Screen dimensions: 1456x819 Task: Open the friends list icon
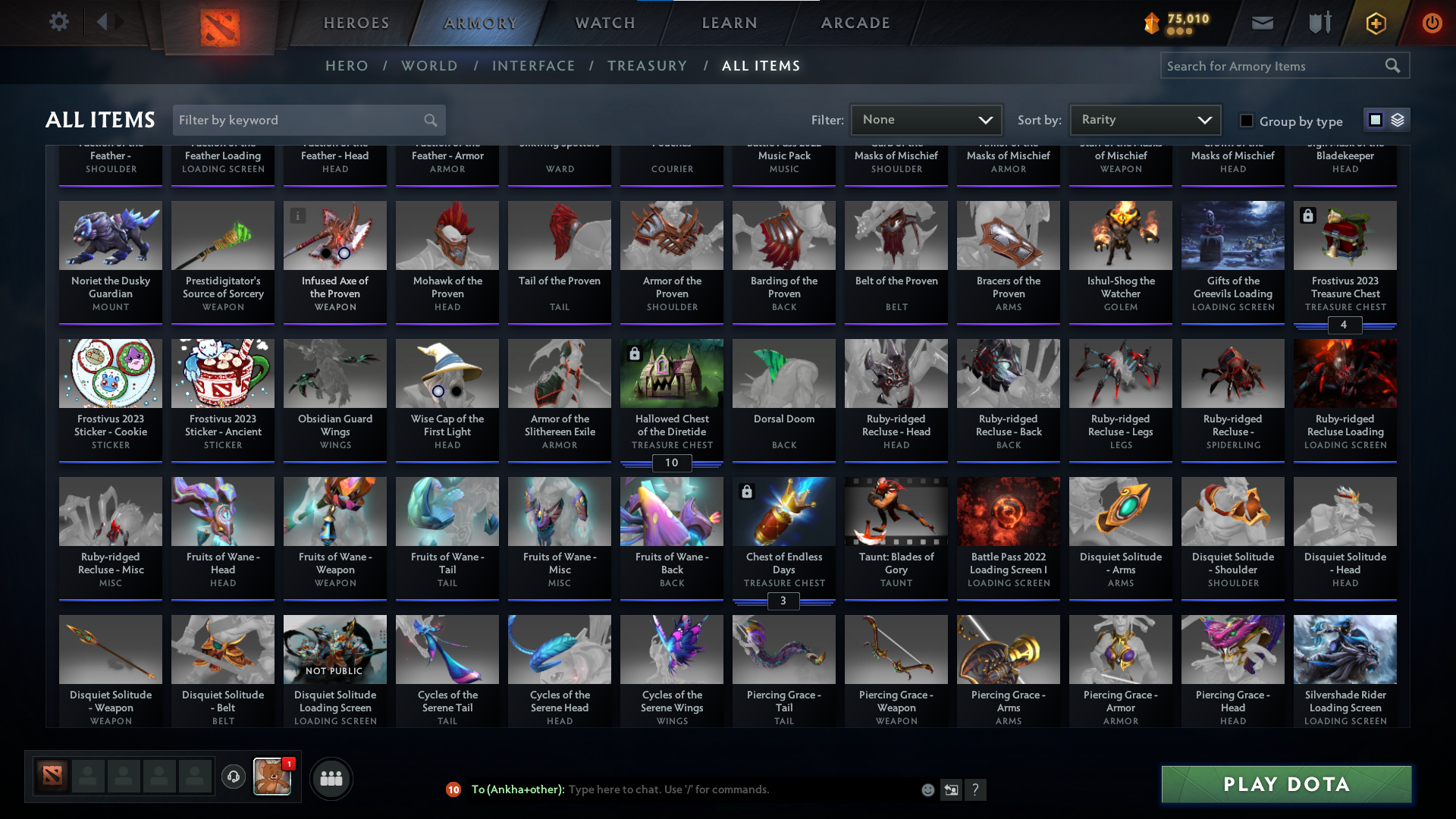tap(331, 778)
